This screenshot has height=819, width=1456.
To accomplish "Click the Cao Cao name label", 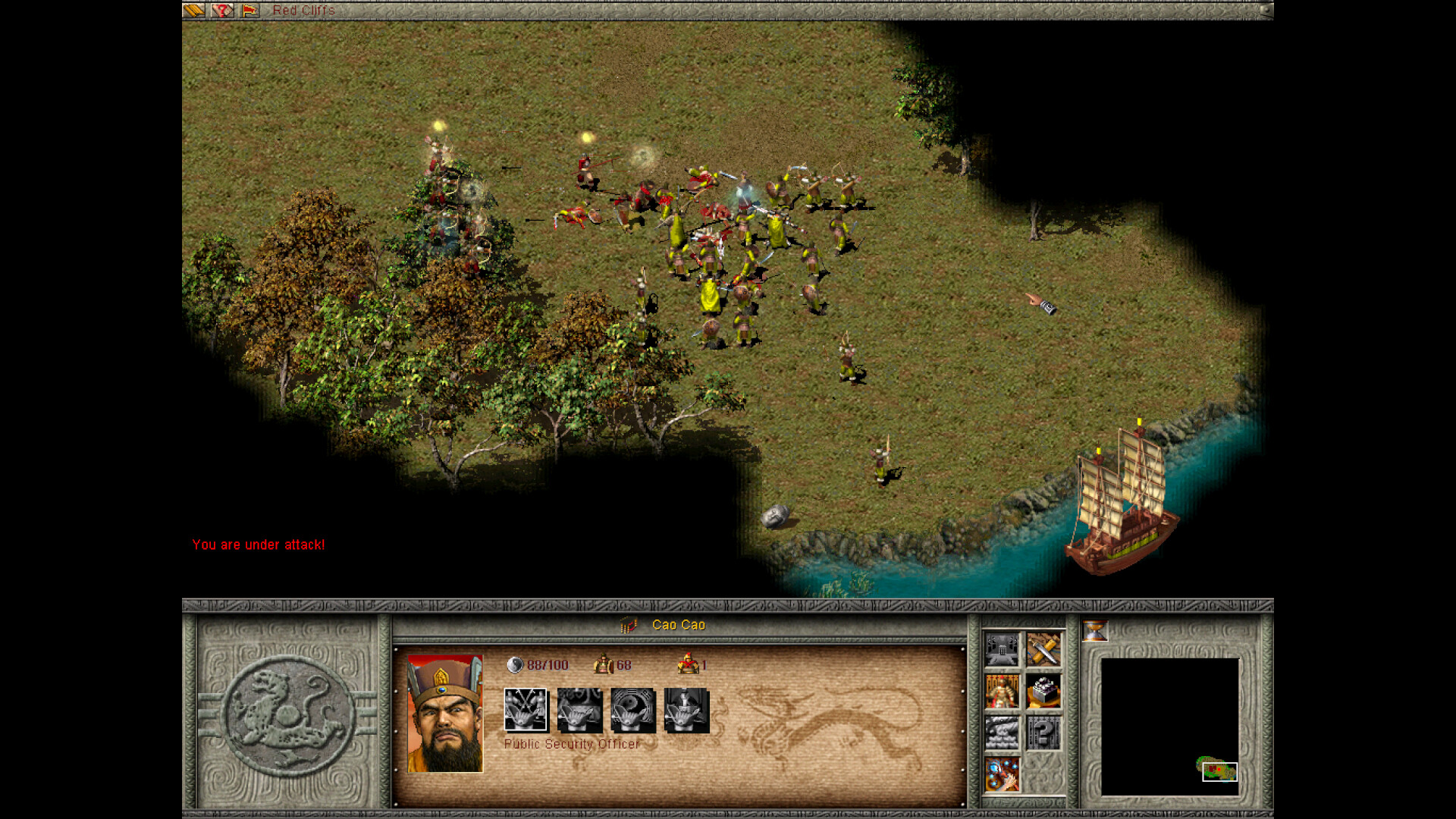I will pos(679,625).
